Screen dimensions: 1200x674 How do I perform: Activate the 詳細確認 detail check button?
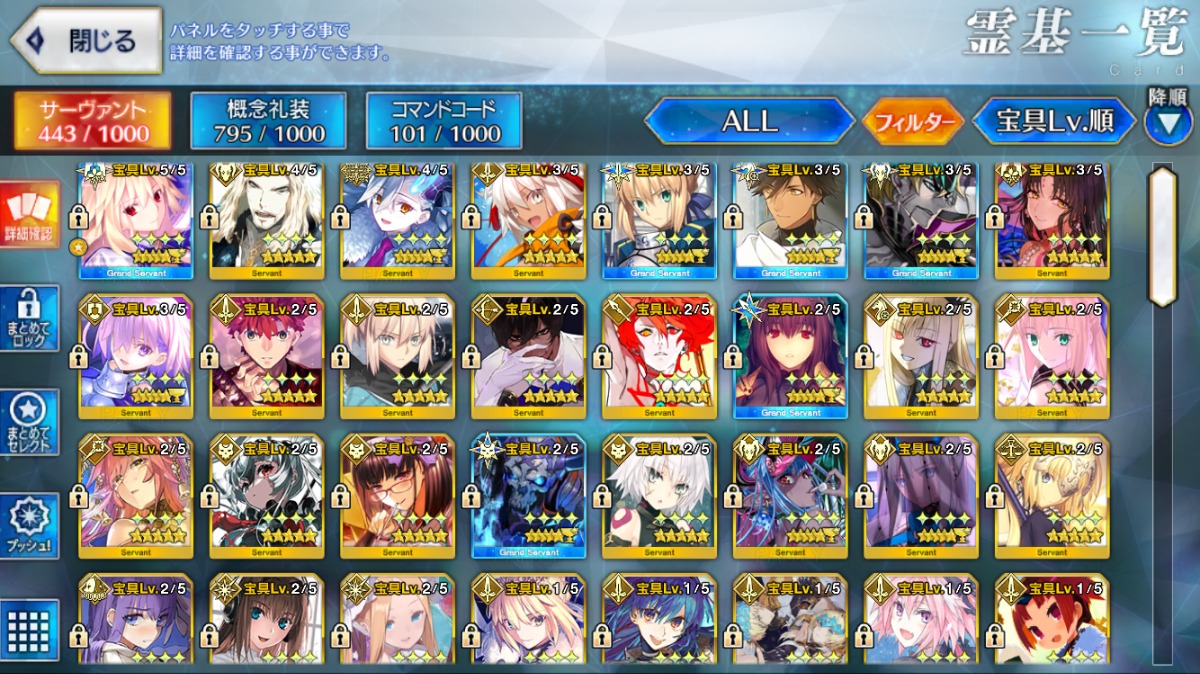(30, 217)
